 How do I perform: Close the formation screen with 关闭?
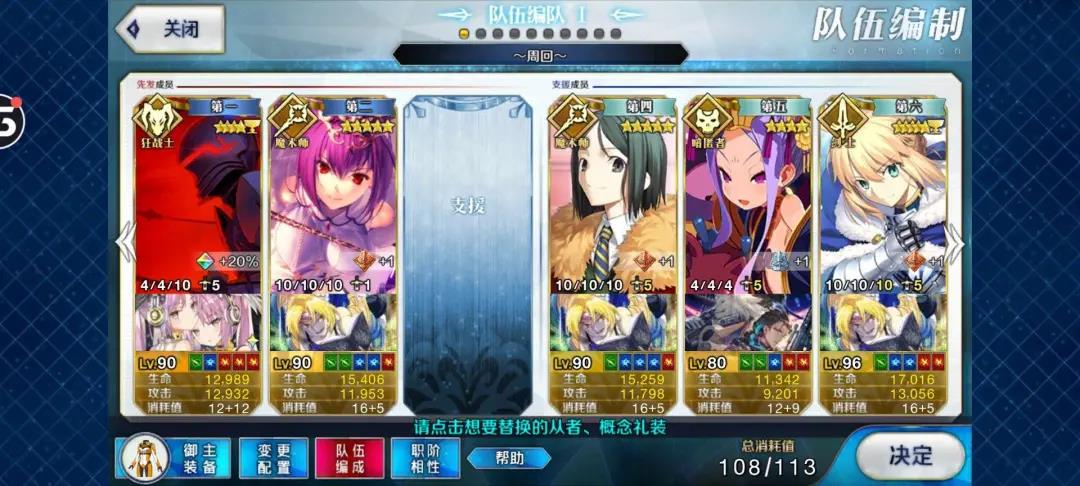[170, 28]
